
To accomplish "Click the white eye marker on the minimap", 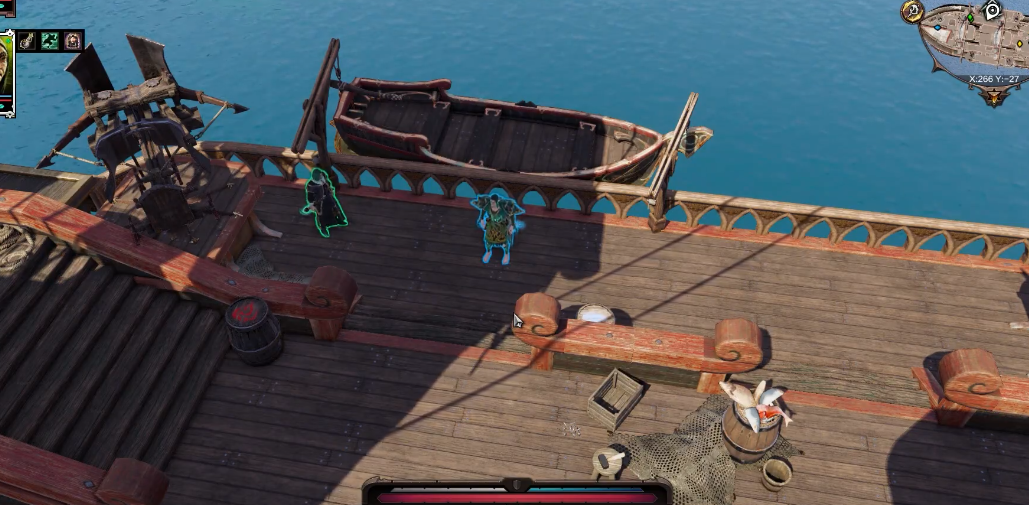I will (x=992, y=11).
